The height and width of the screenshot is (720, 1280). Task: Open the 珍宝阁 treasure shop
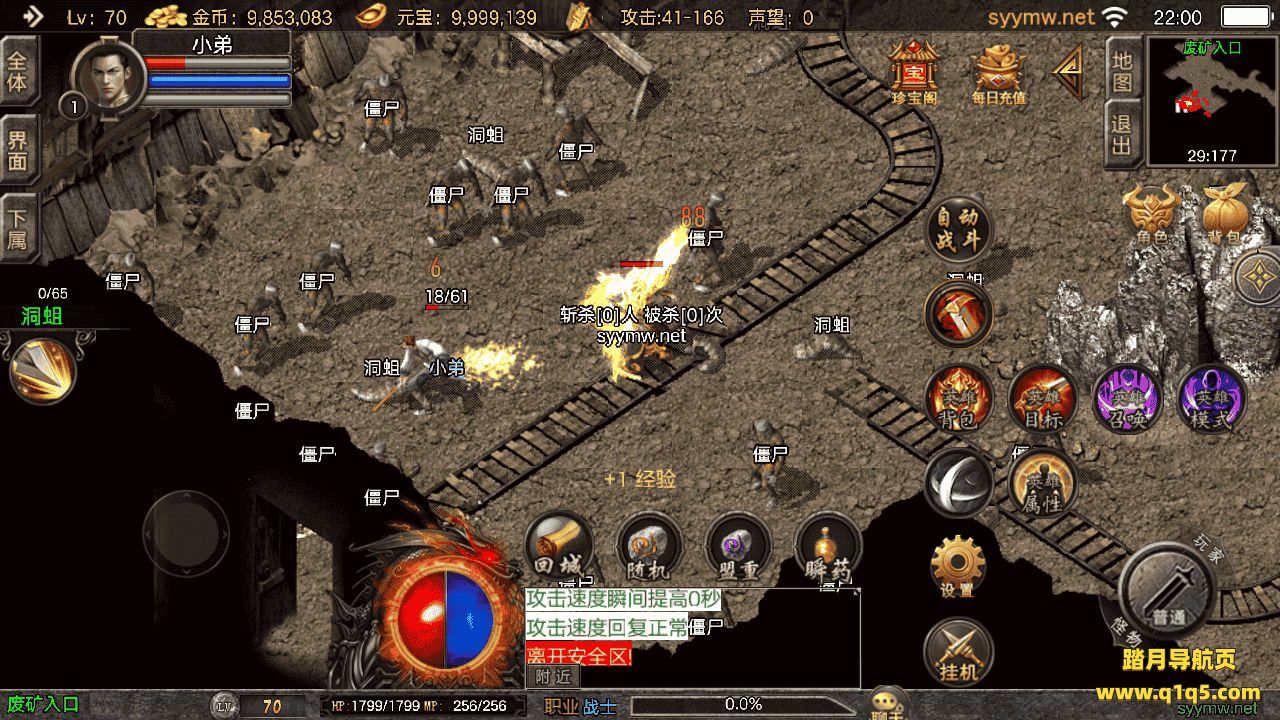click(x=913, y=70)
